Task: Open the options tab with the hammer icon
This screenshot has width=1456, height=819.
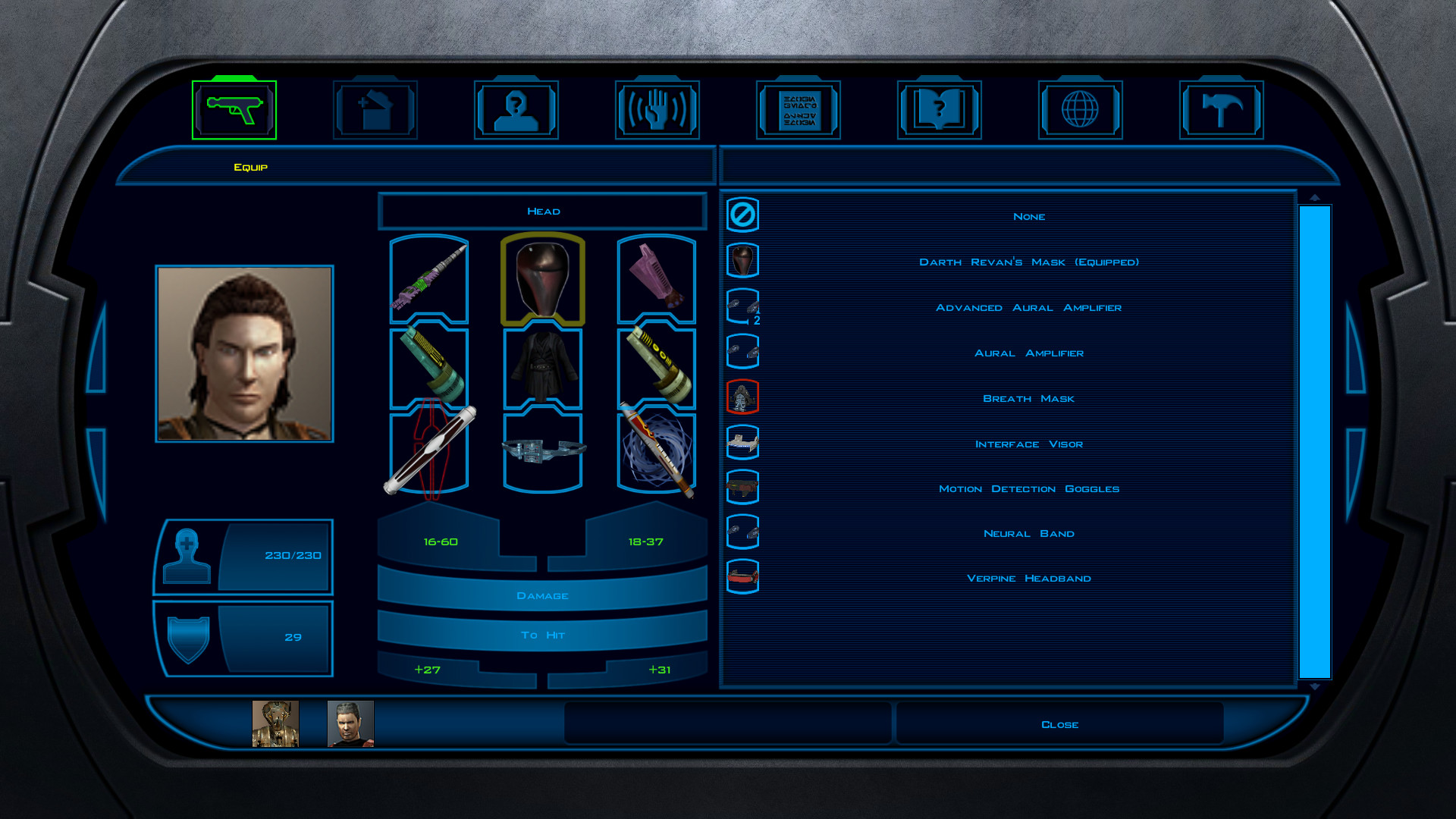Action: [1222, 110]
